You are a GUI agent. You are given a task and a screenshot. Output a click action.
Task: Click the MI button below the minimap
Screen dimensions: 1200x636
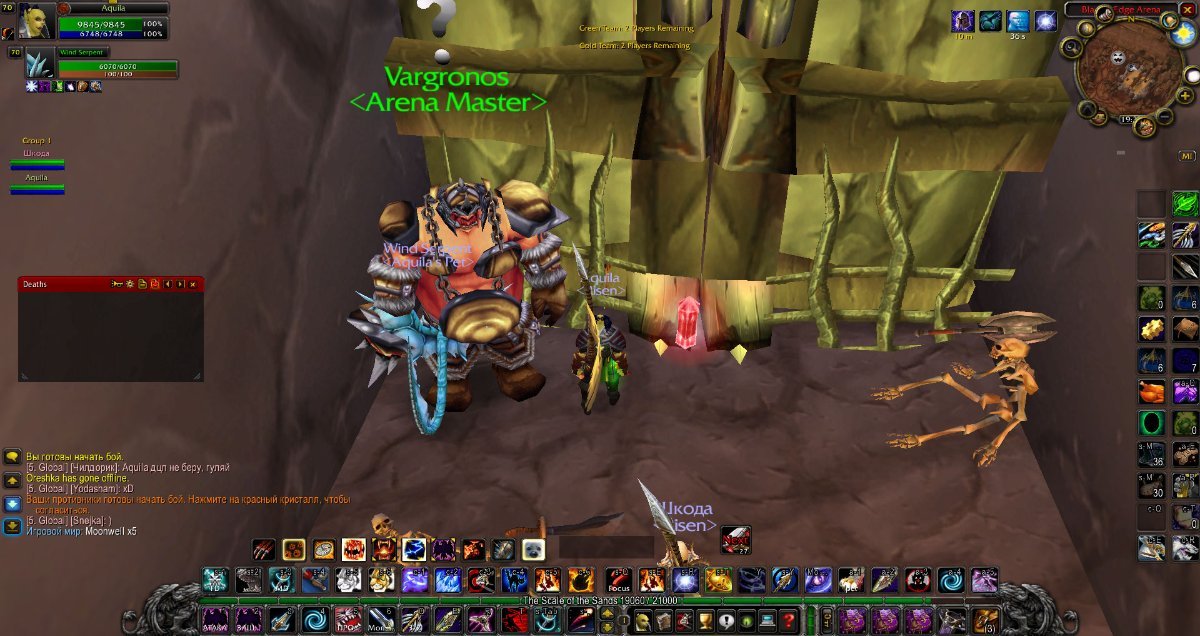click(1187, 156)
